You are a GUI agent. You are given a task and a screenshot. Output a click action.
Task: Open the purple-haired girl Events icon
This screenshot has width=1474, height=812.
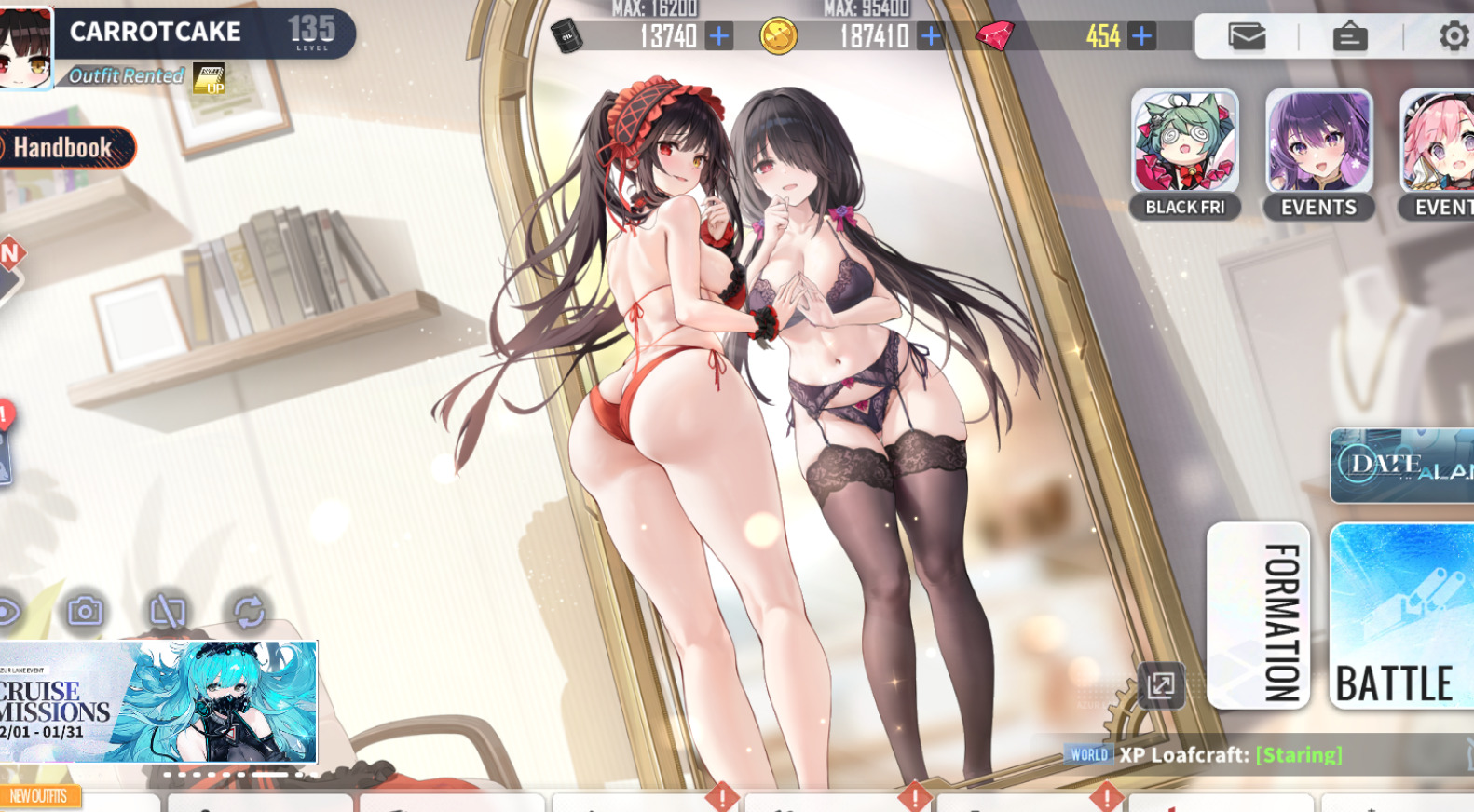[x=1318, y=153]
